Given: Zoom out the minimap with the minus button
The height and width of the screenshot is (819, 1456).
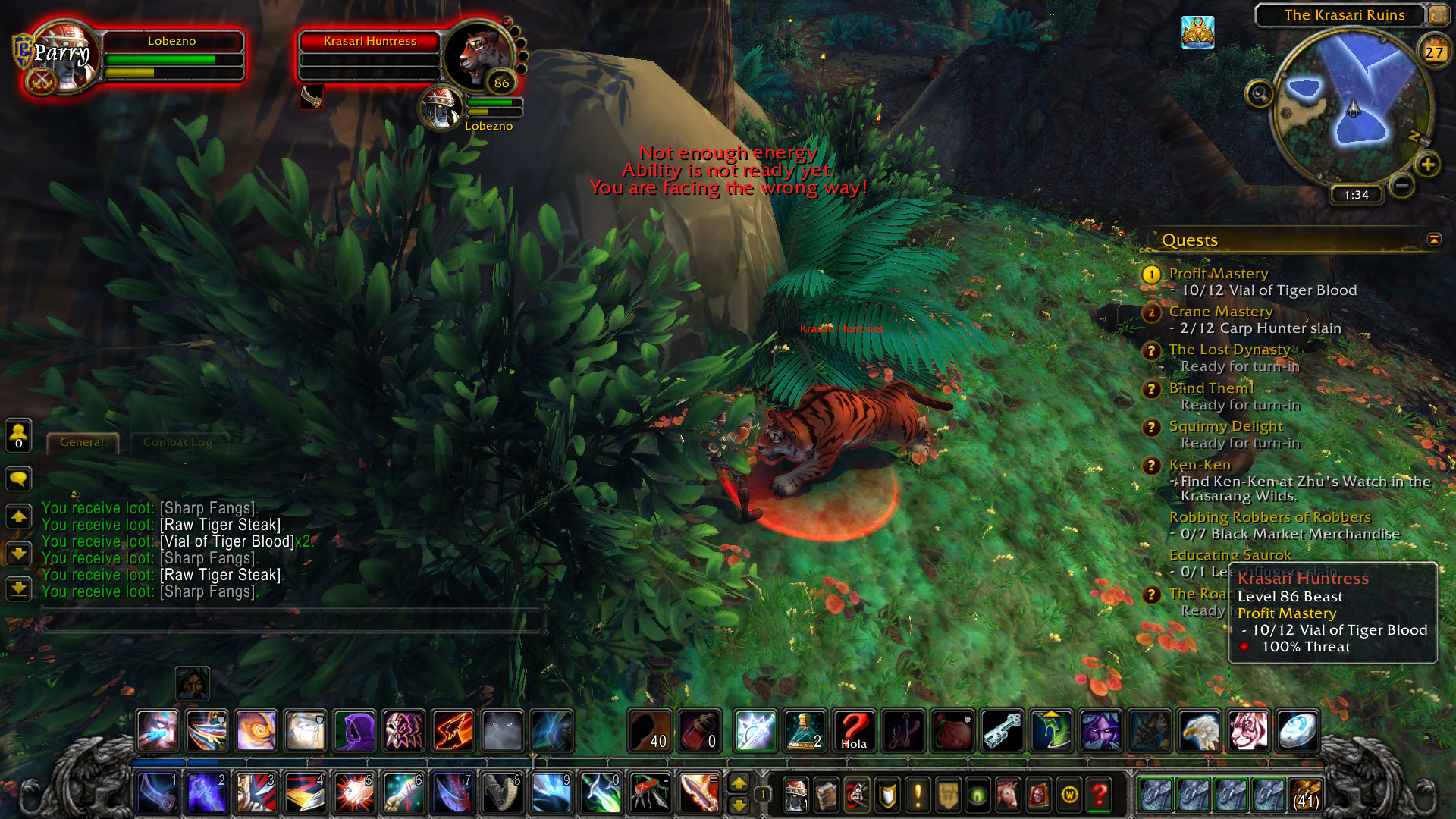Looking at the screenshot, I should click(1402, 185).
